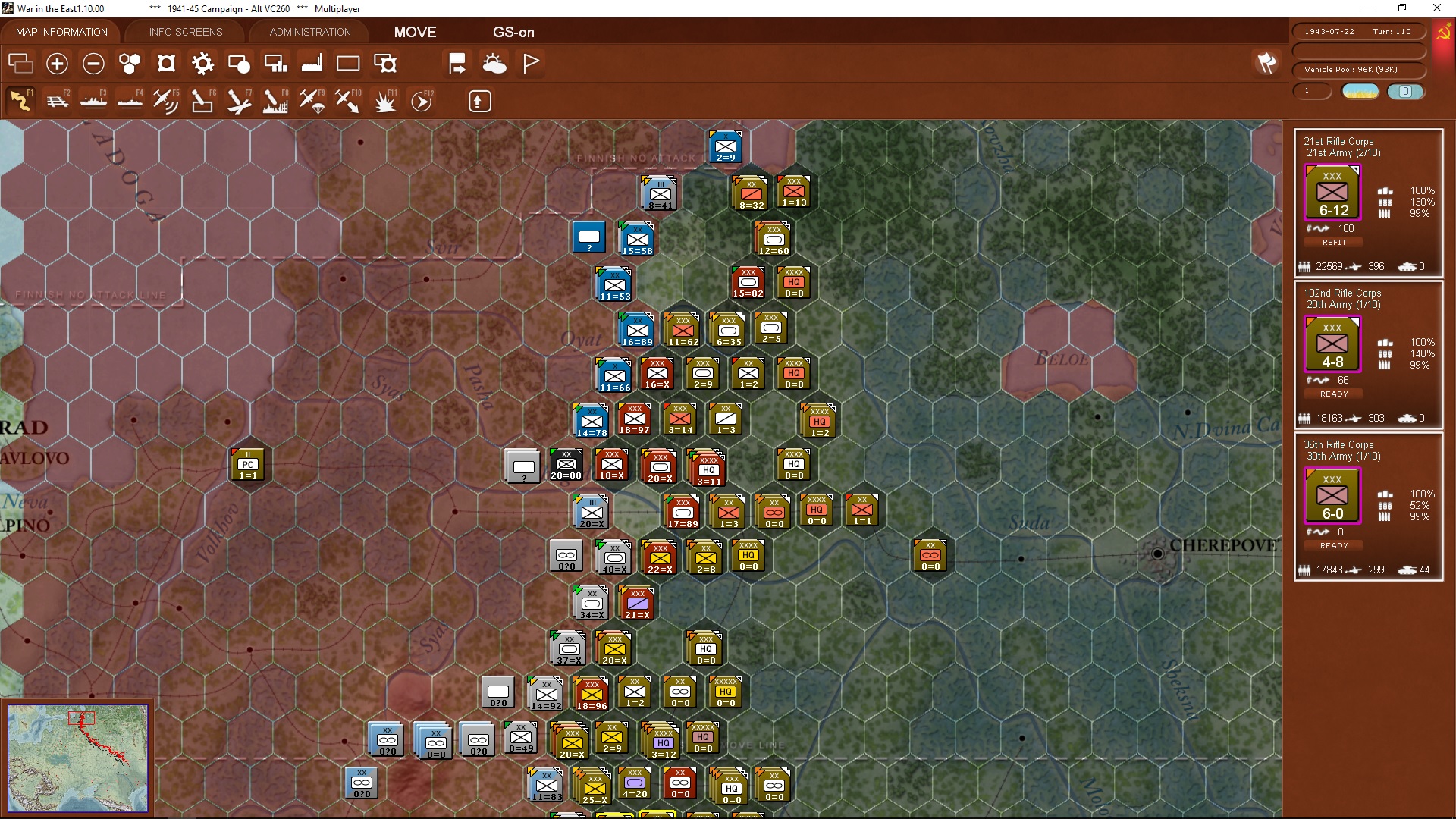
Task: Toggle READY status on 102nd Rifle Corps
Action: [x=1332, y=394]
